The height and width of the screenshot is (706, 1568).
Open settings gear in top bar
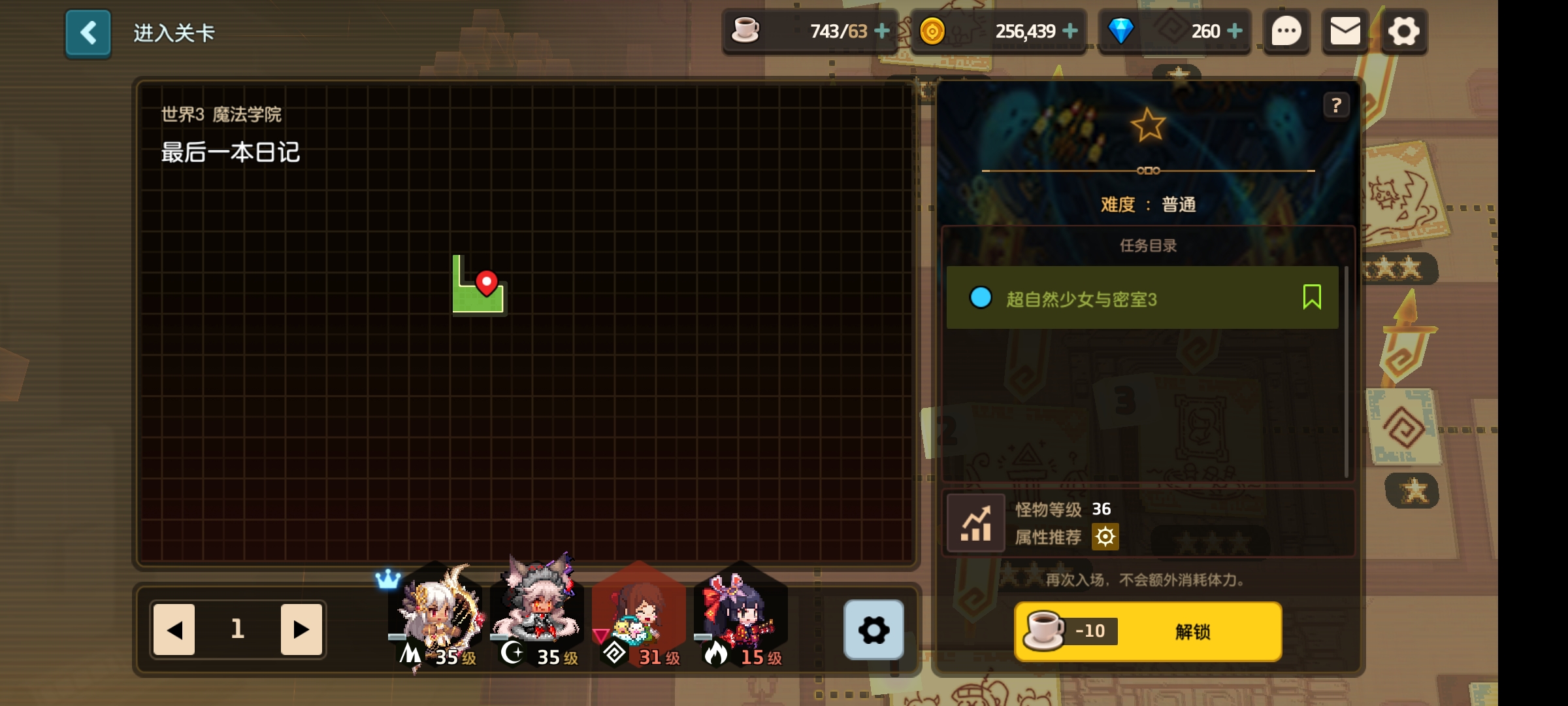coord(1403,31)
